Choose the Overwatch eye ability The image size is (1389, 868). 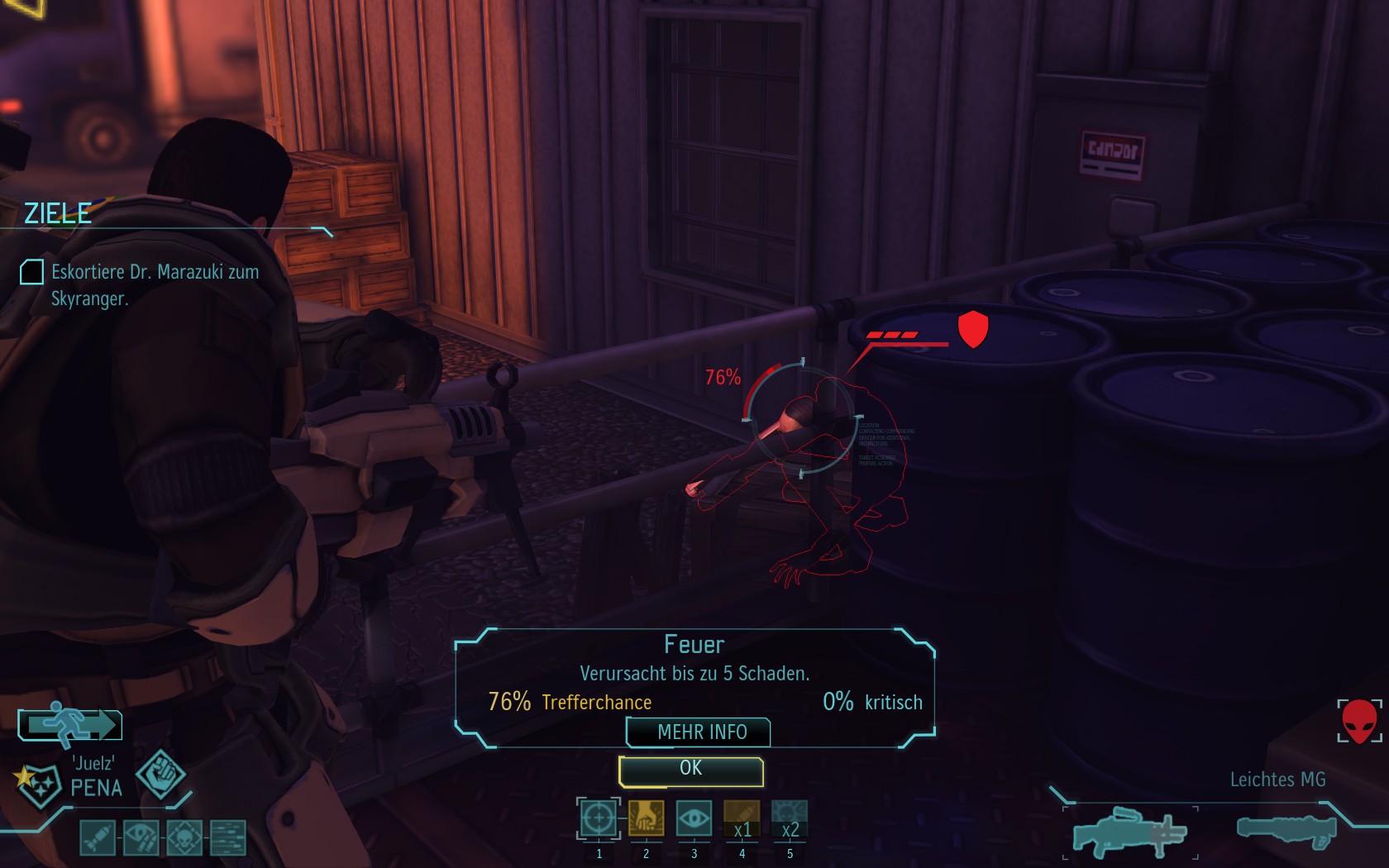coord(694,819)
